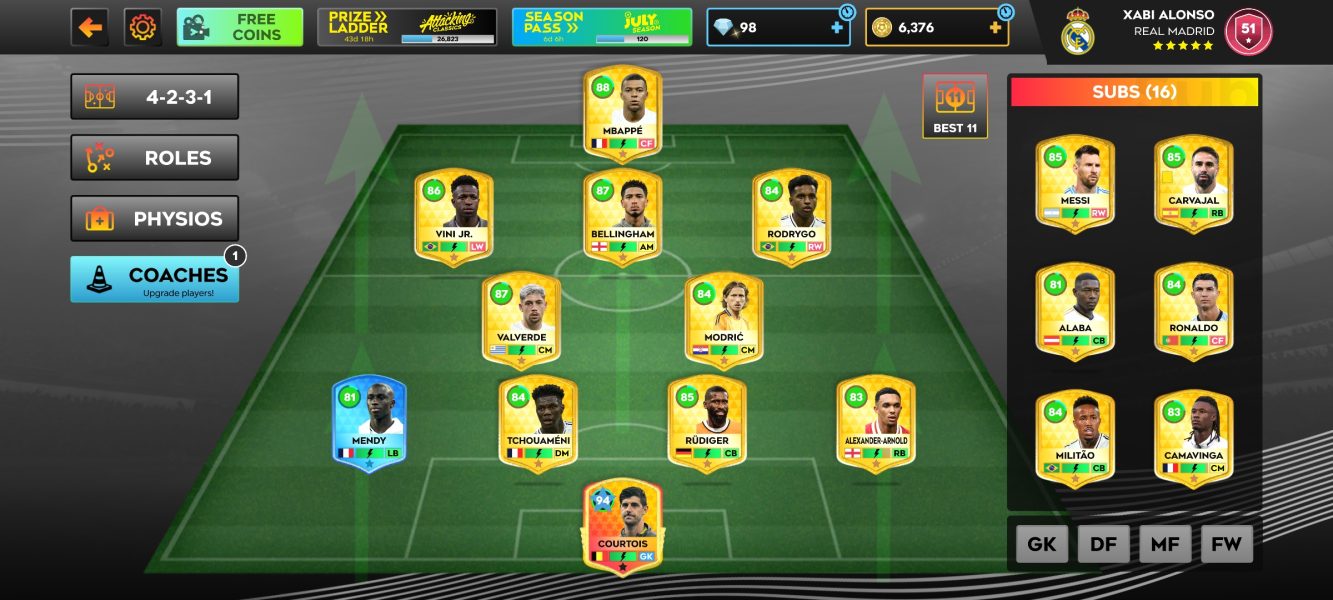Open the Season Pass banner
Screen dimensions: 1333x600
(x=601, y=27)
